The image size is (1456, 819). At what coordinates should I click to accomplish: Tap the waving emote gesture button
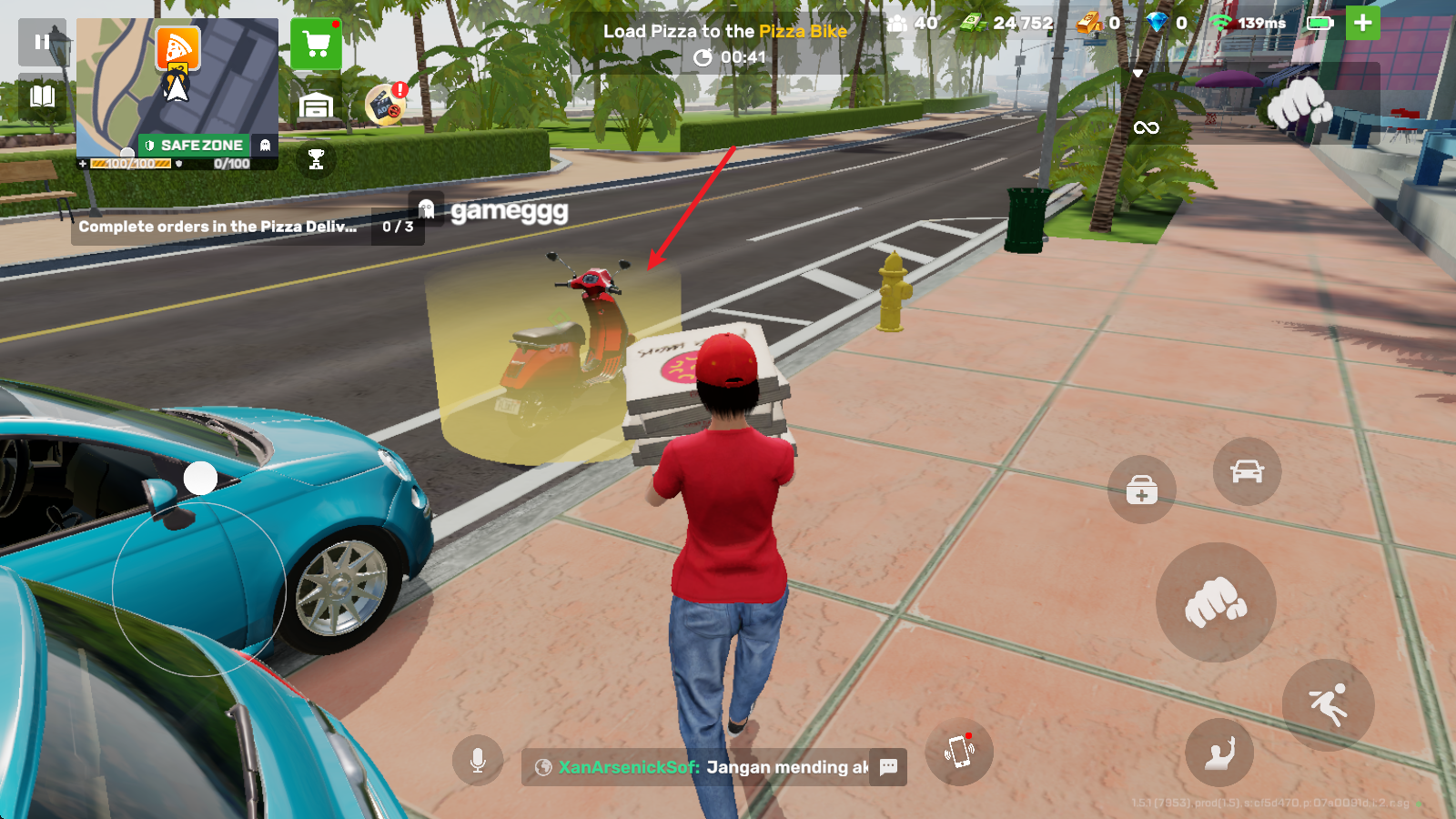coord(1219,752)
